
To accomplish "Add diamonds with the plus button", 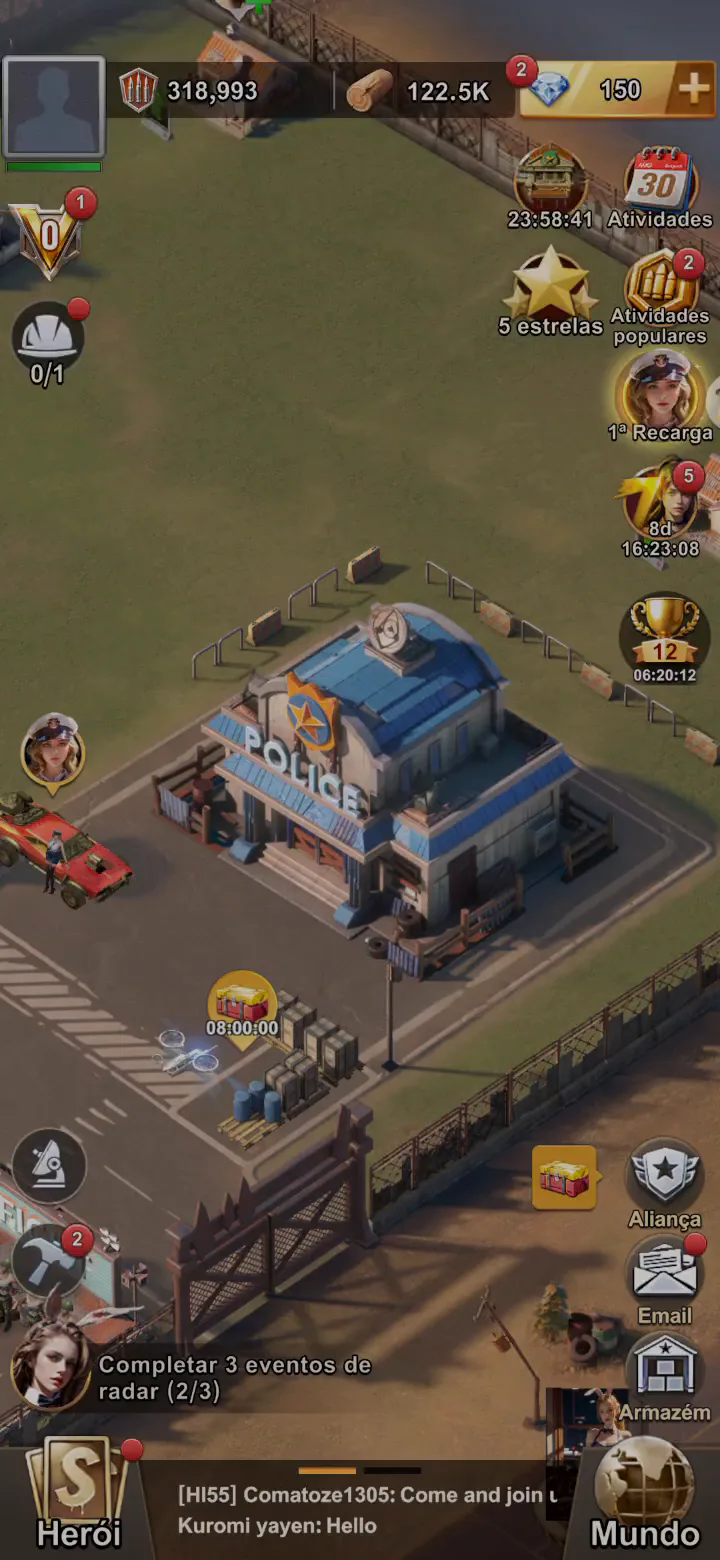I will tap(693, 90).
